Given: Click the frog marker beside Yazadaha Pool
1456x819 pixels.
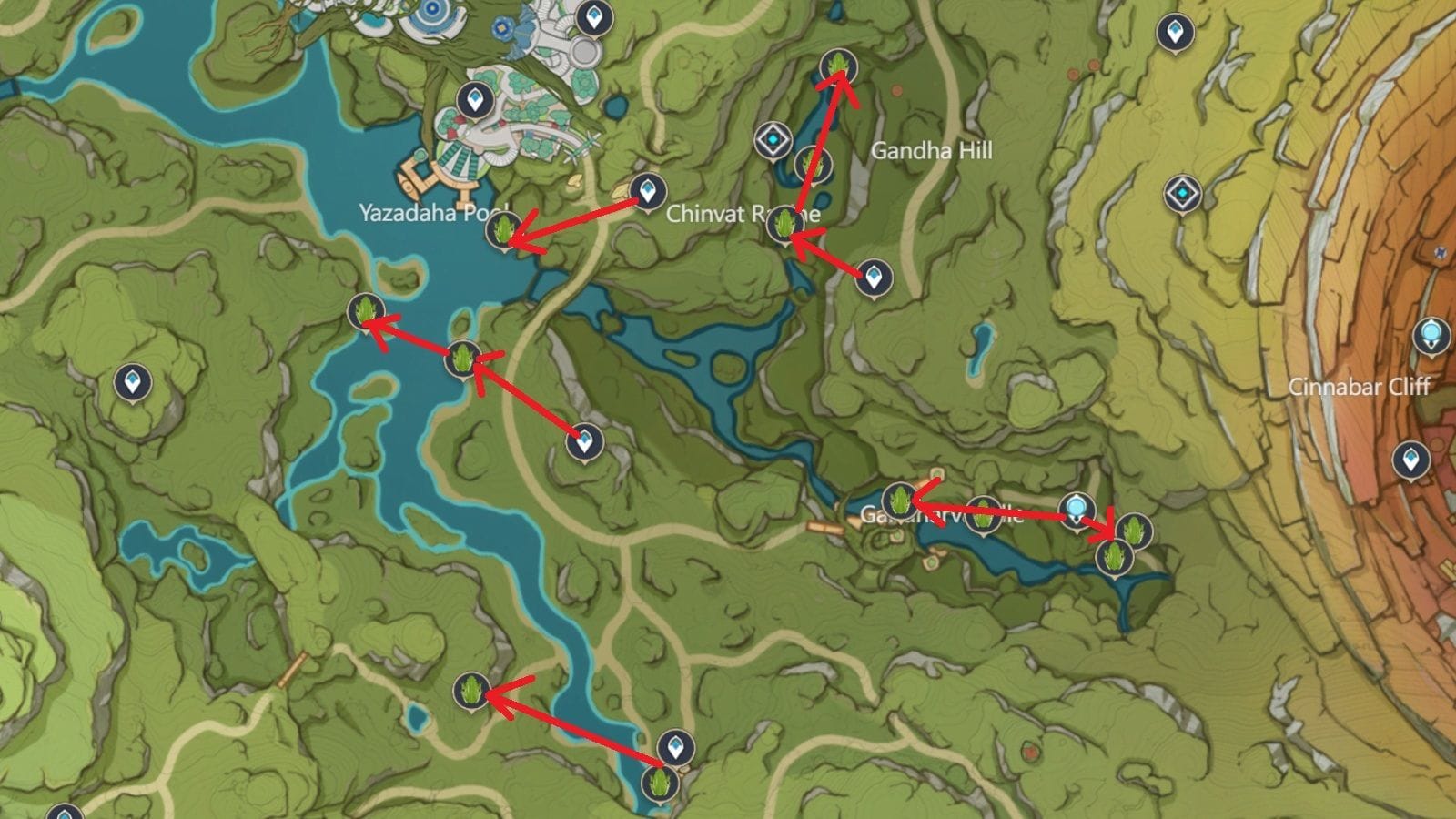Looking at the screenshot, I should click(503, 230).
